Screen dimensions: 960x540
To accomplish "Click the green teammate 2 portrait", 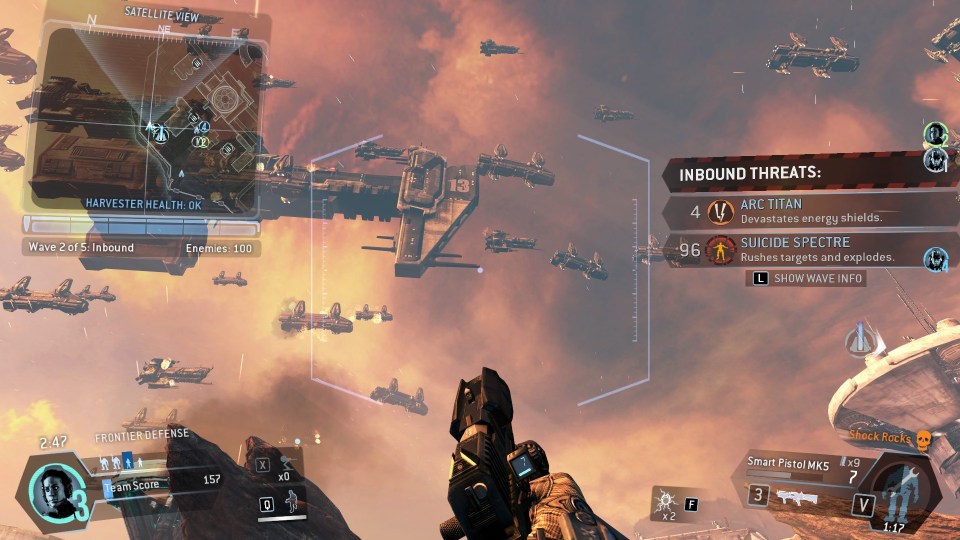I will pyautogui.click(x=935, y=133).
